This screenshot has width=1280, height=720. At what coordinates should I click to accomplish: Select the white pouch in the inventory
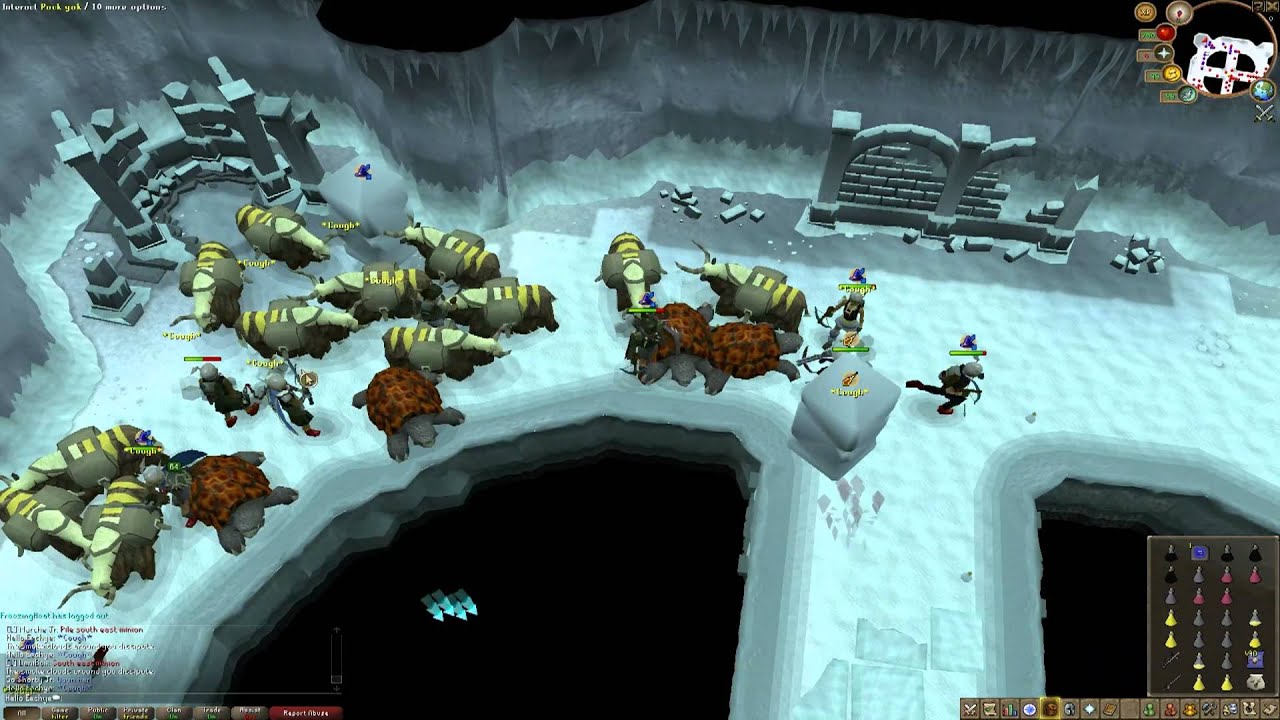click(x=1254, y=681)
